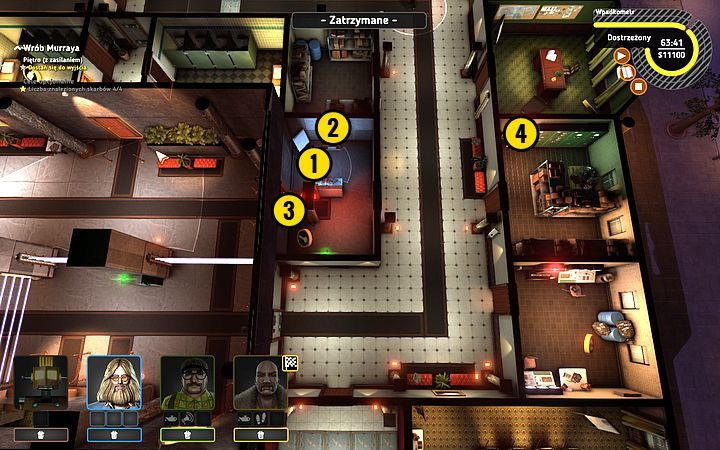Image resolution: width=720 pixels, height=450 pixels.
Task: Select the long-haired bearded character portrait
Action: tap(114, 382)
